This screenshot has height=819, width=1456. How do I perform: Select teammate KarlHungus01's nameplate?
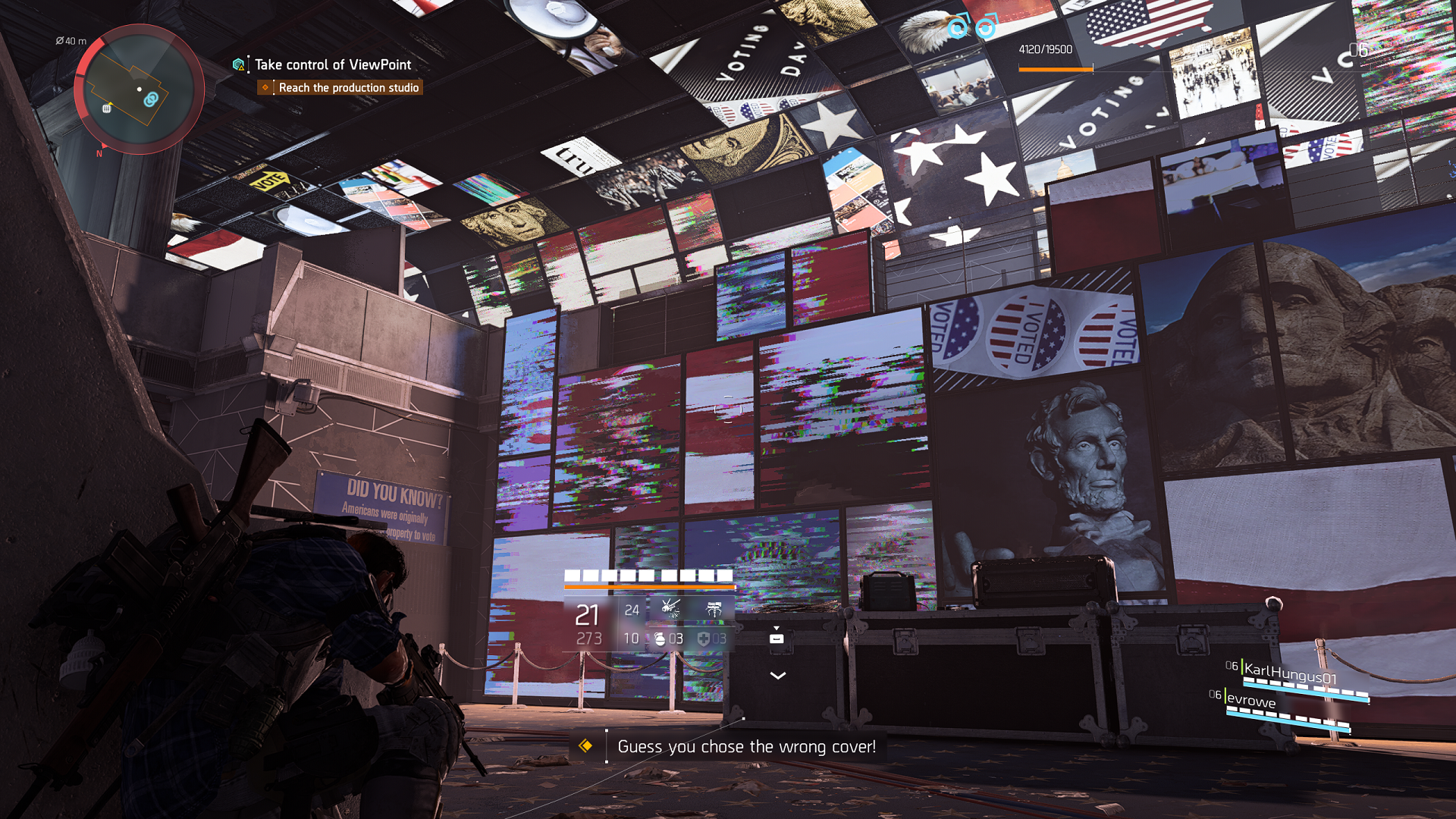tap(1290, 672)
